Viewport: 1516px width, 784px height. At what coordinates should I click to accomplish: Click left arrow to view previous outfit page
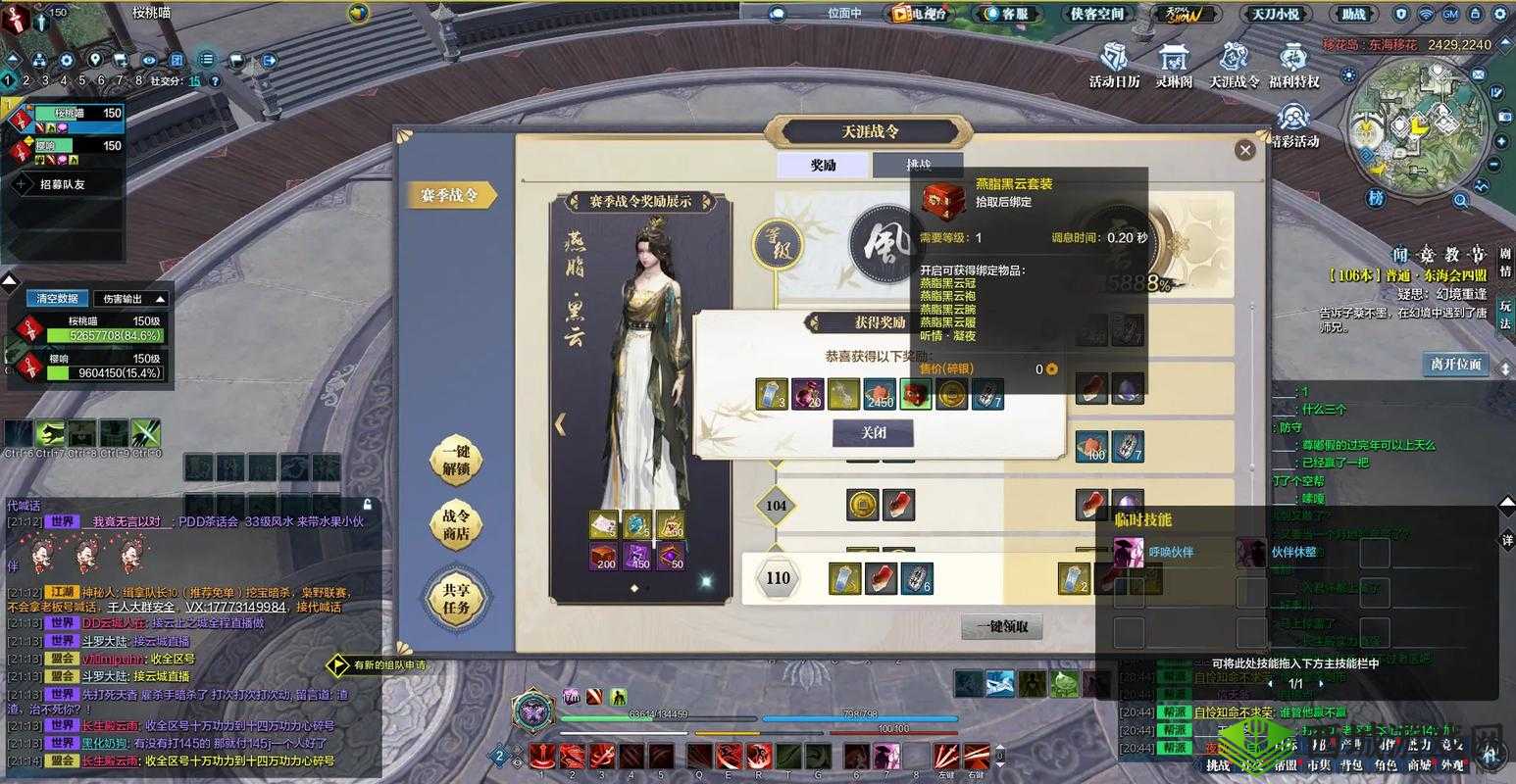pyautogui.click(x=561, y=423)
